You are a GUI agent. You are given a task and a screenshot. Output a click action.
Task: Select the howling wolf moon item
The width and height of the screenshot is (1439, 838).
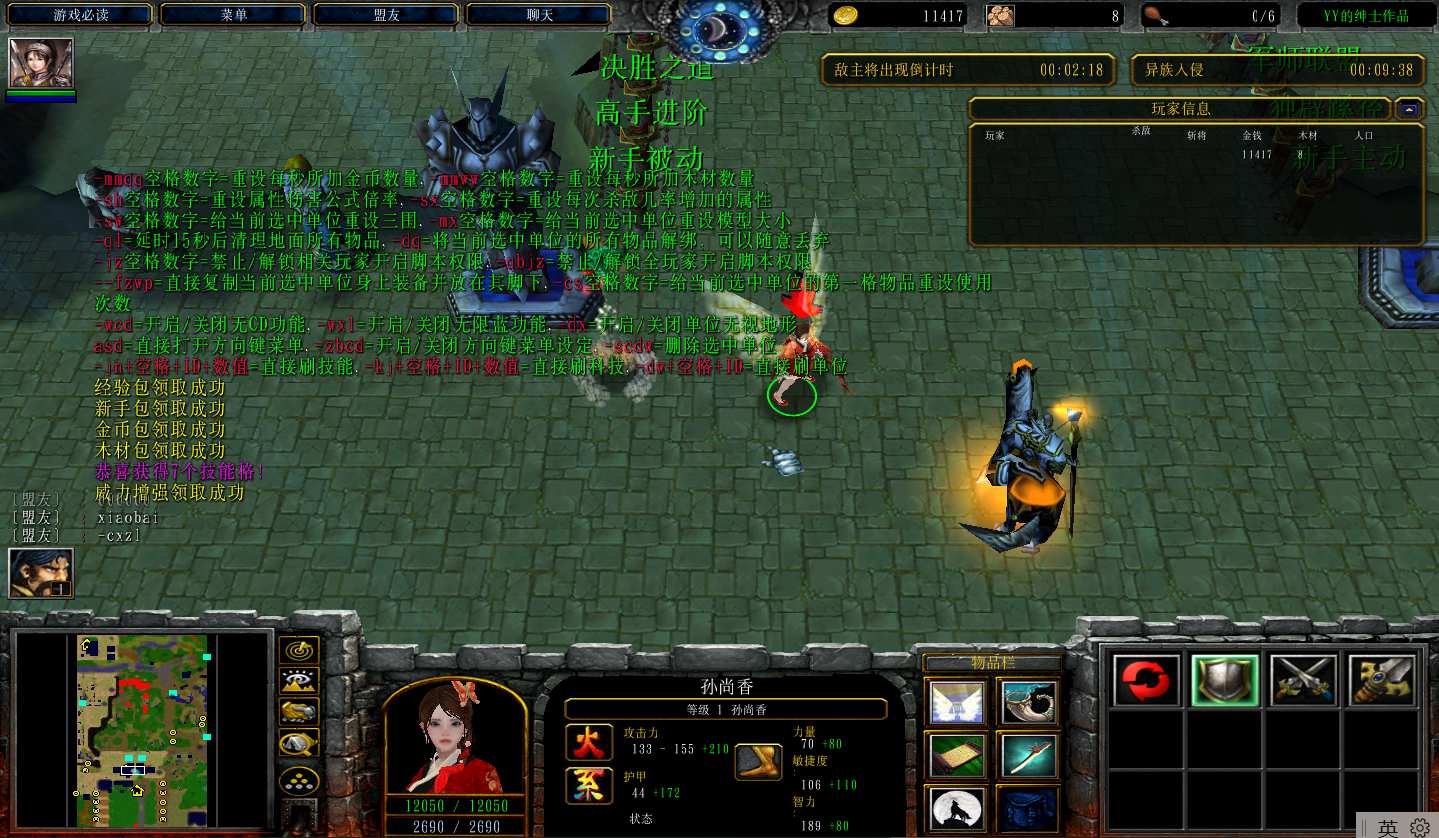957,809
